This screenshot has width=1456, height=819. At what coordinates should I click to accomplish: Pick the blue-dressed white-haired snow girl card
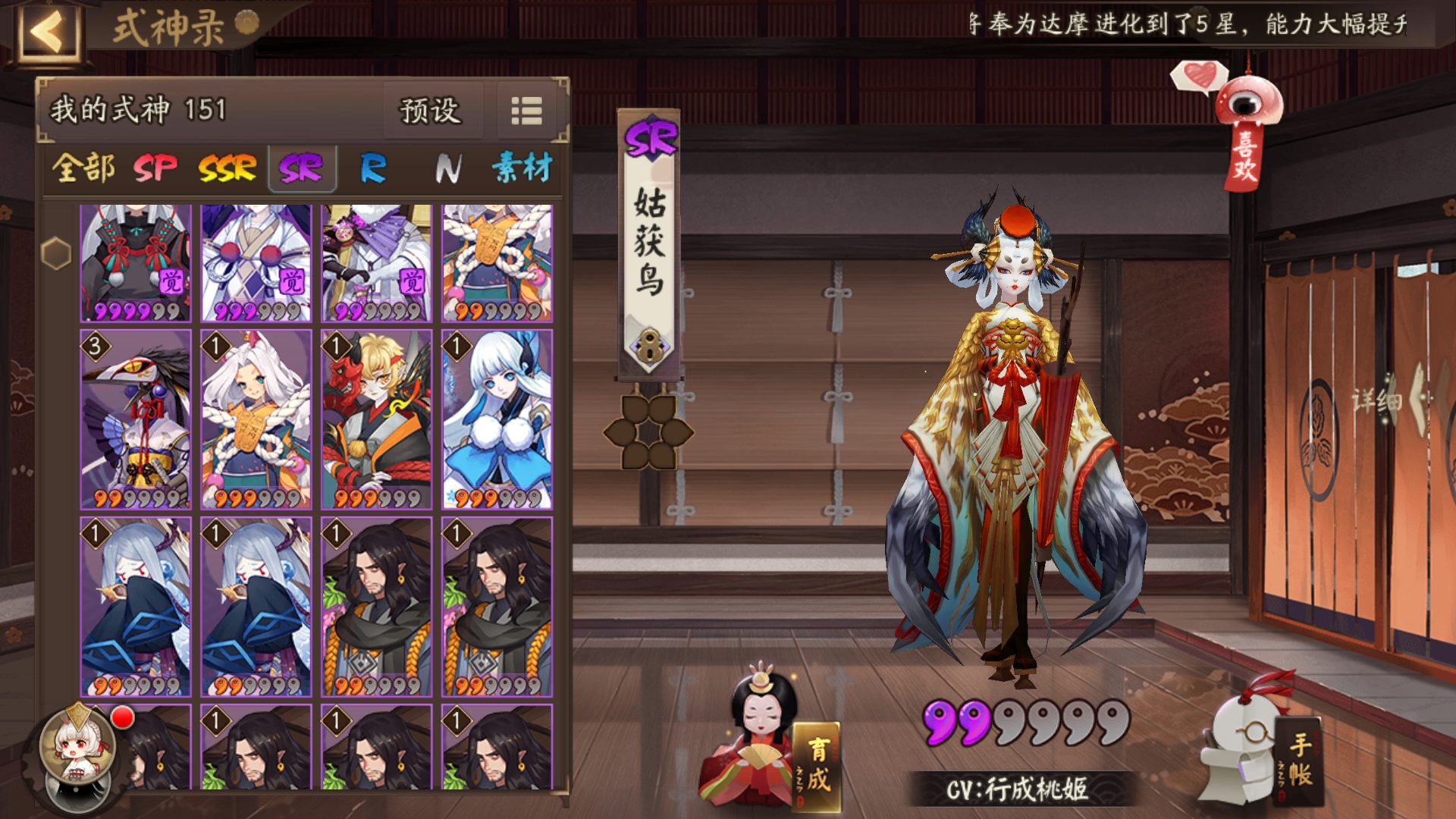coord(497,419)
